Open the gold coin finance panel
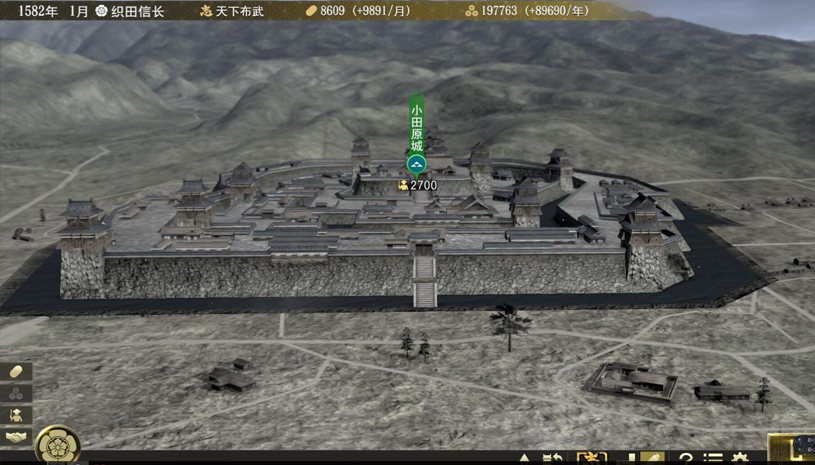This screenshot has width=815, height=465. tap(16, 372)
